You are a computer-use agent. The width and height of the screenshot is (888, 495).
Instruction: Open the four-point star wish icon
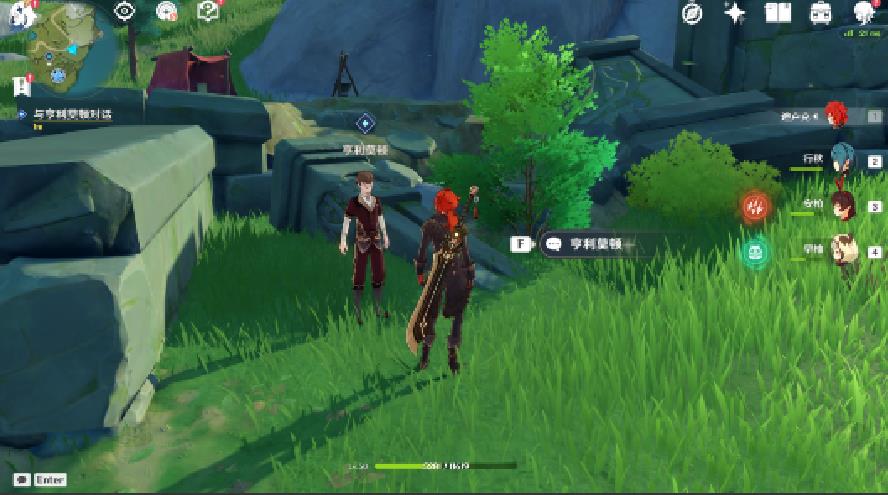point(735,12)
